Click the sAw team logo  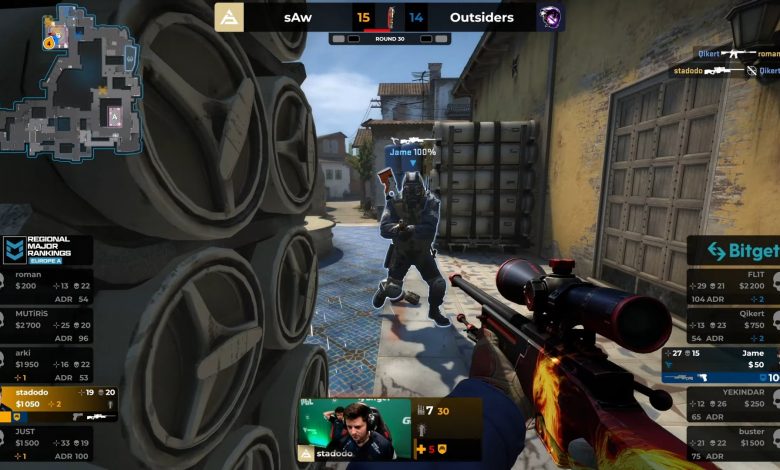[229, 17]
